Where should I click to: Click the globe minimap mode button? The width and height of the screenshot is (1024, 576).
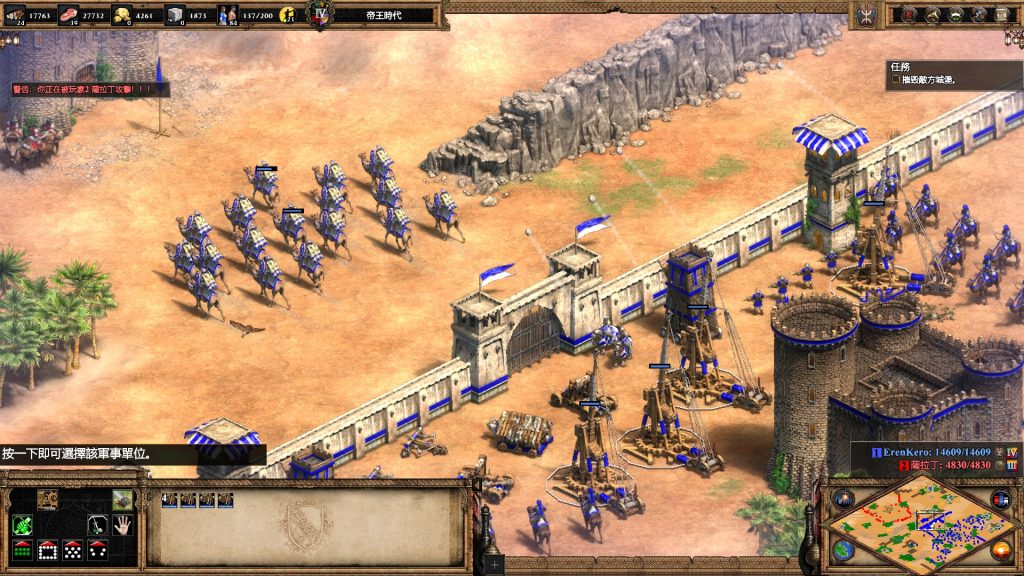(842, 549)
